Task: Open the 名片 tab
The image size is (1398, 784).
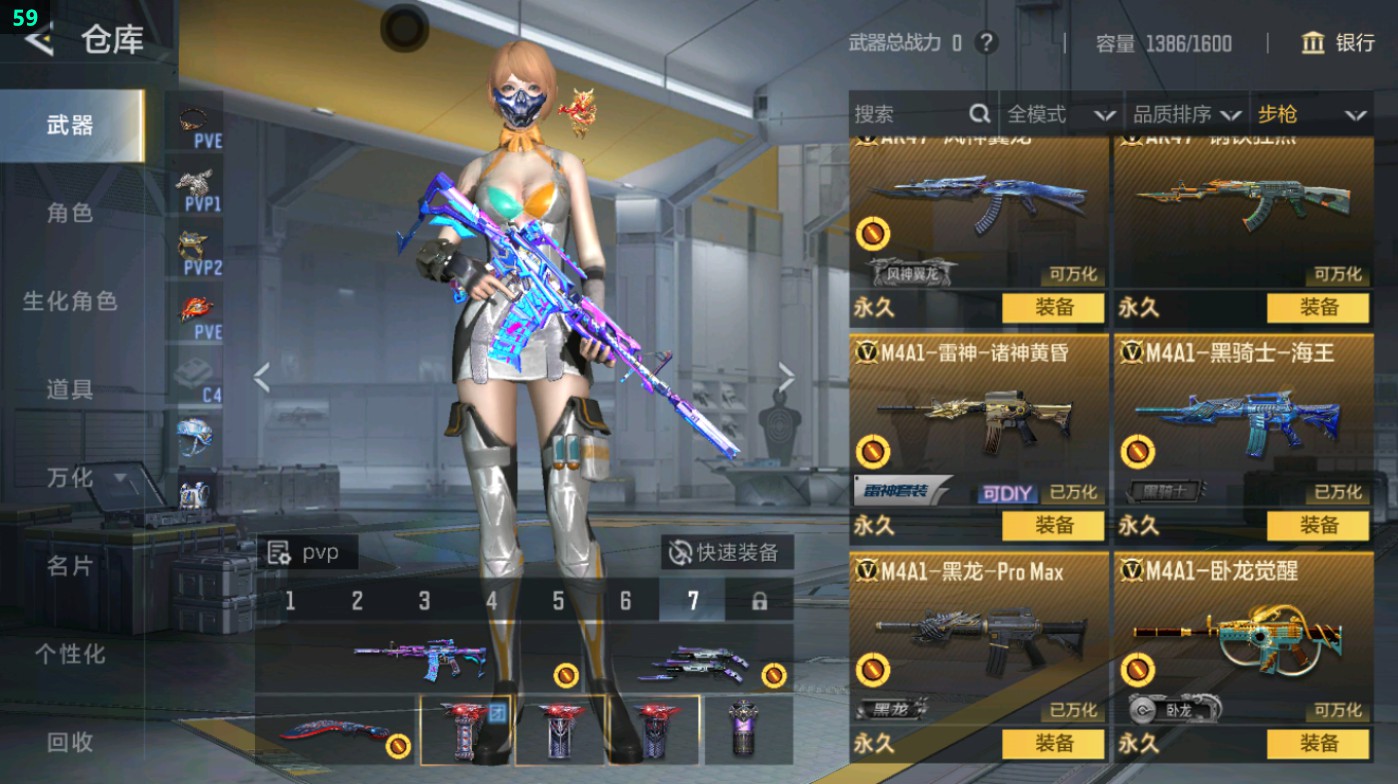Action: pyautogui.click(x=70, y=566)
